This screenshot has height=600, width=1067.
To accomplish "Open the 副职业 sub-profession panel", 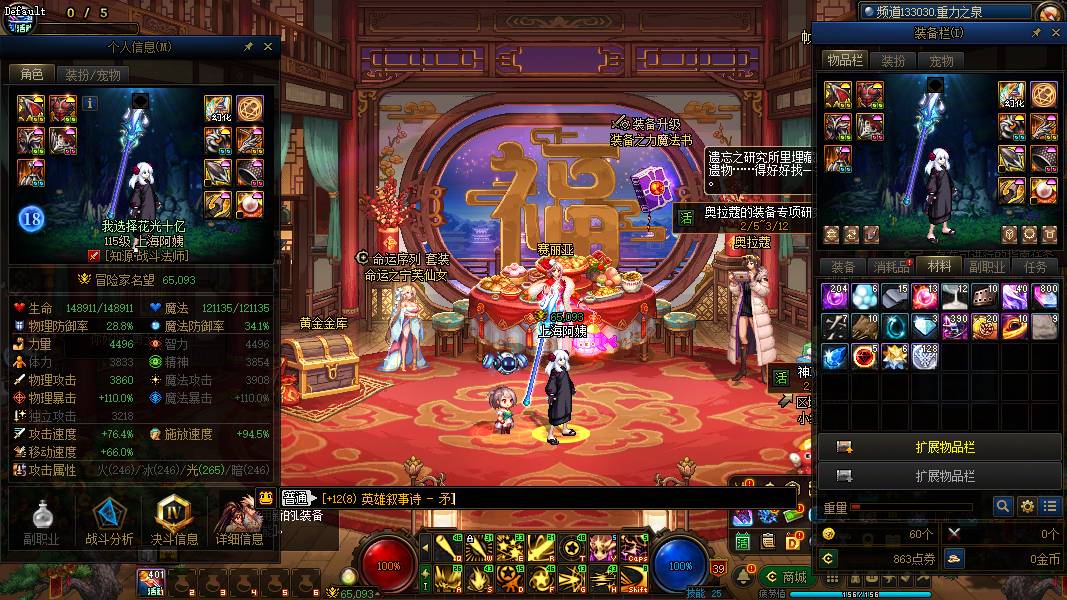I will [42, 523].
